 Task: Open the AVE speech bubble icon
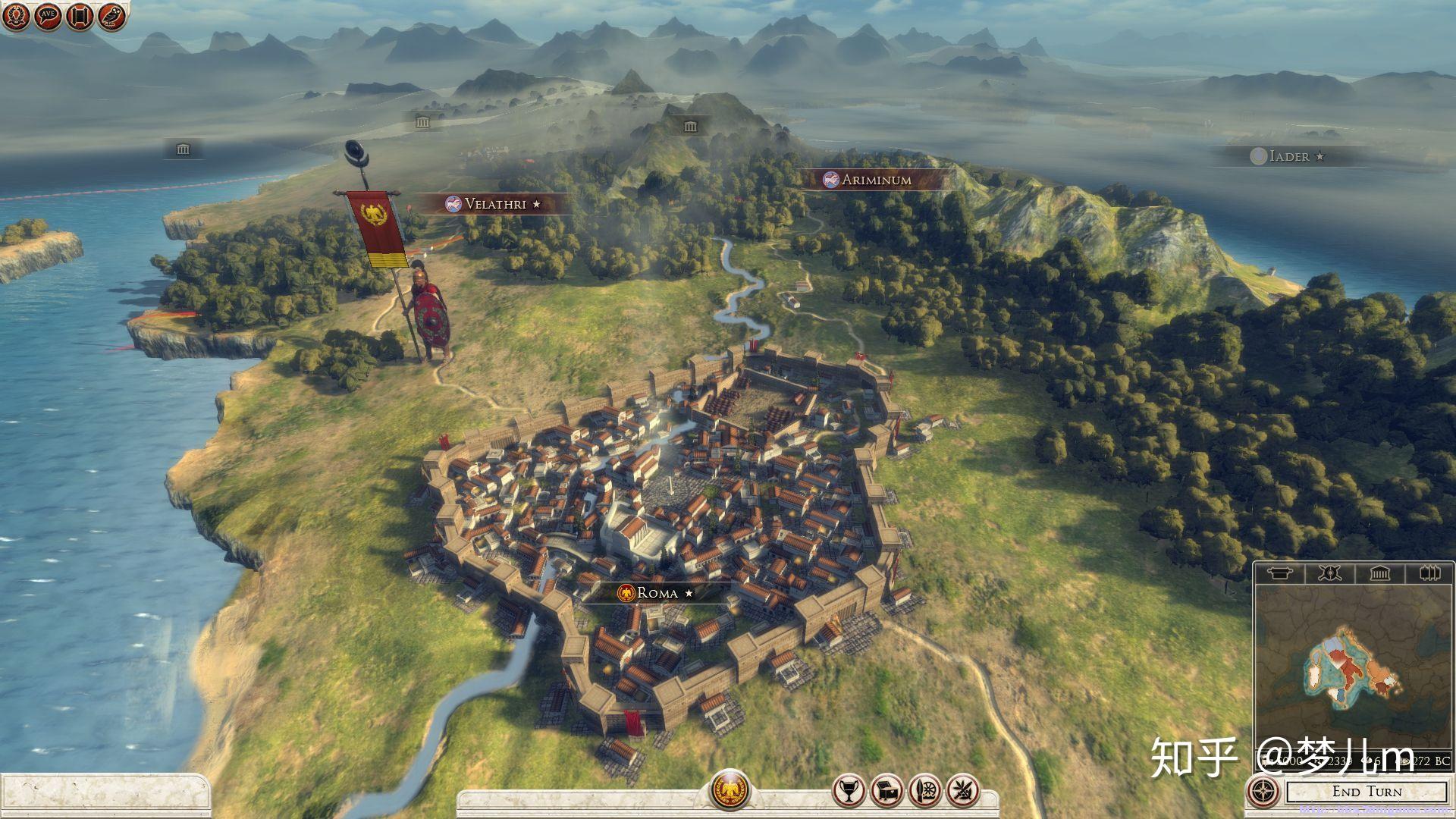click(x=48, y=16)
